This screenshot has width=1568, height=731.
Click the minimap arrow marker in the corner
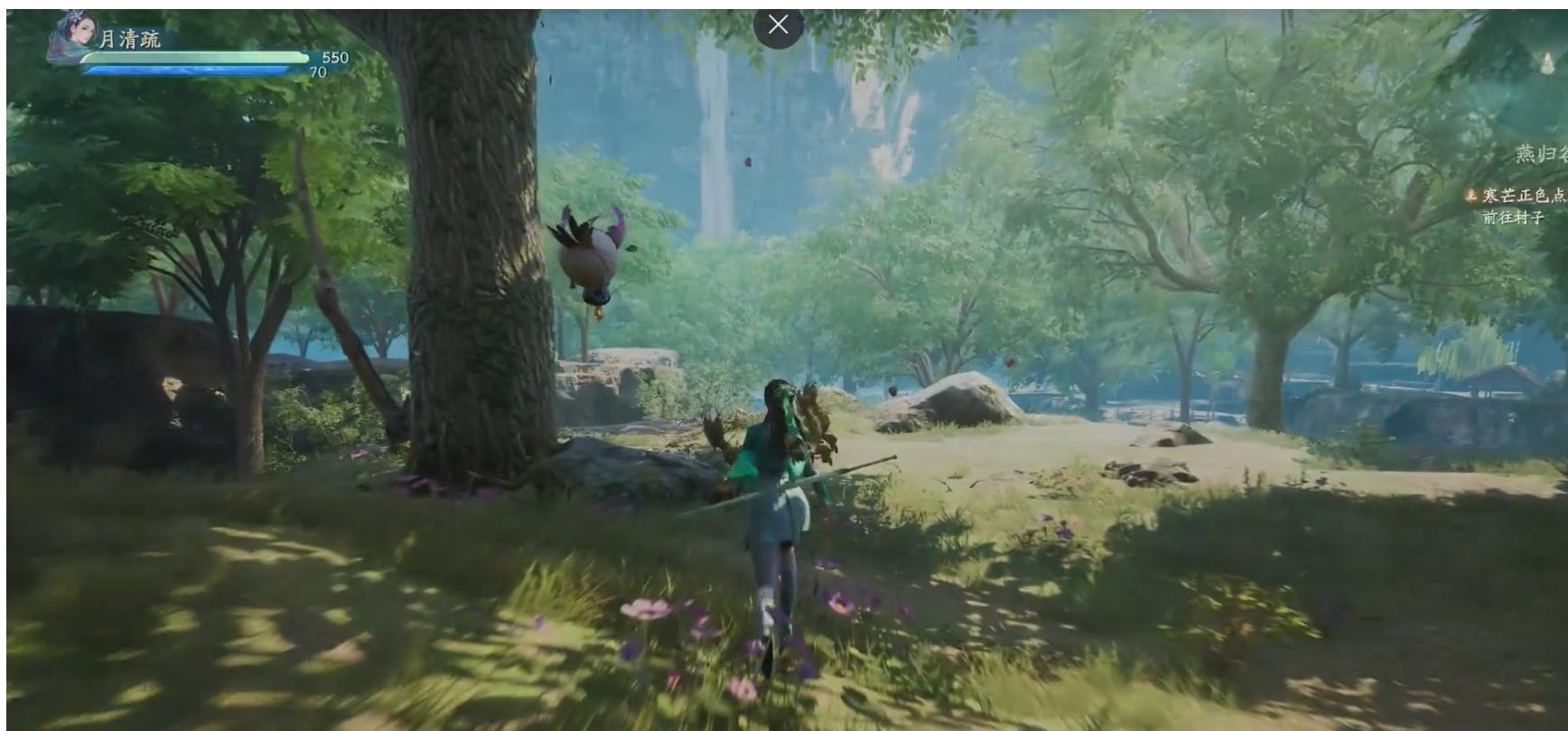(1546, 62)
